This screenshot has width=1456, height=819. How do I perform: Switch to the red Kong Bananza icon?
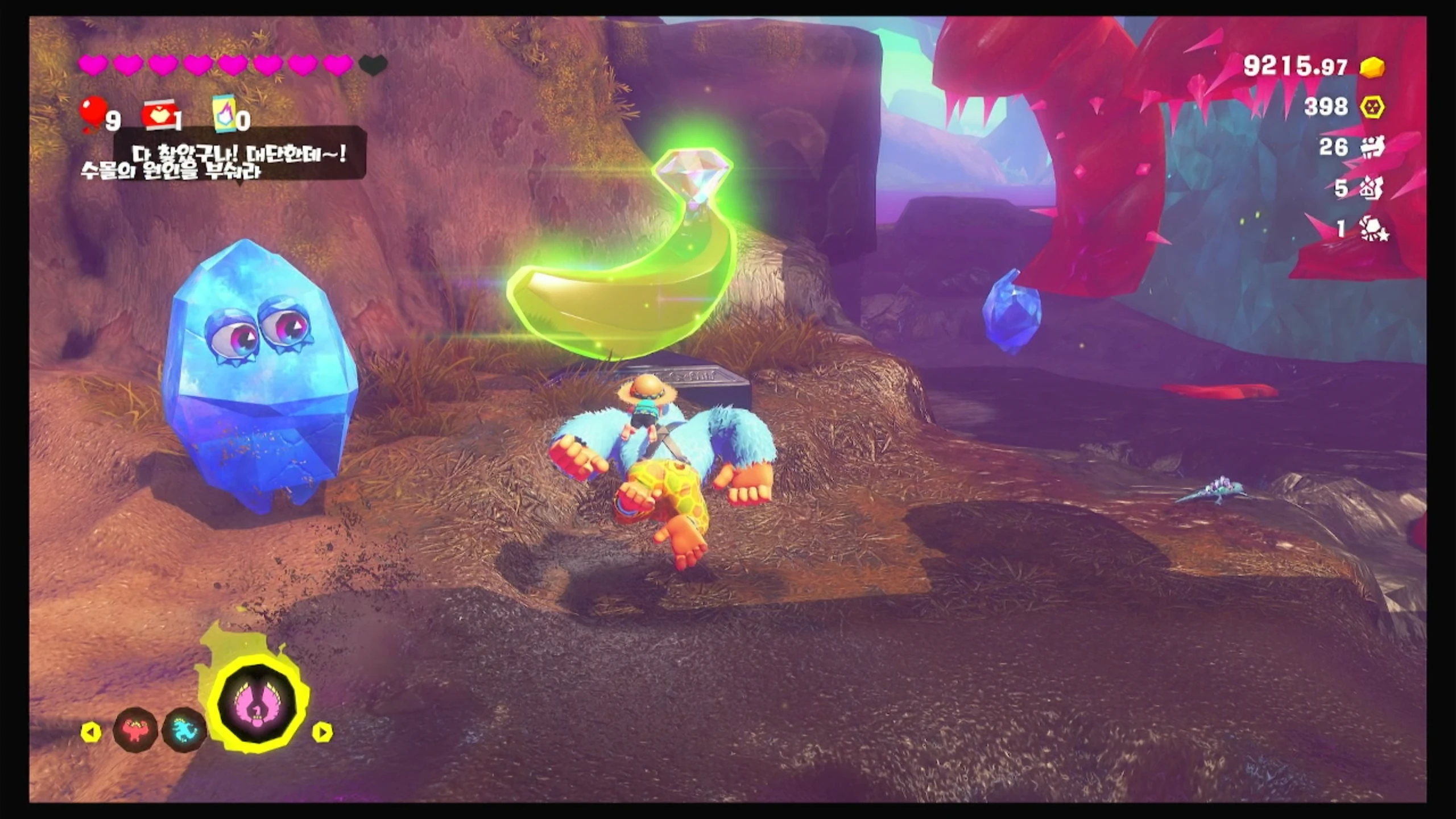coord(135,730)
